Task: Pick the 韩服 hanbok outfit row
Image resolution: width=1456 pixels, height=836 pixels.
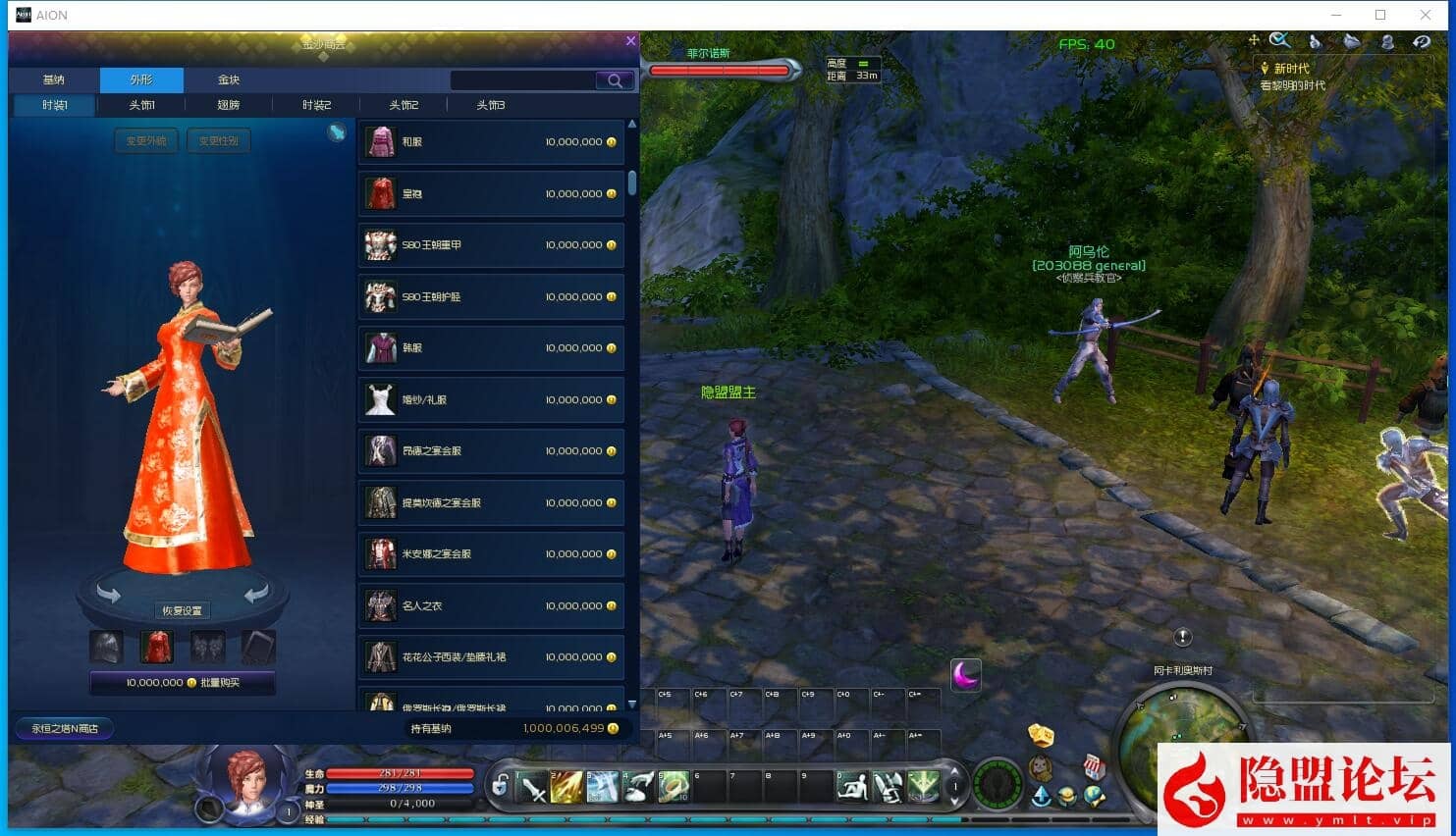Action: pyautogui.click(x=491, y=348)
